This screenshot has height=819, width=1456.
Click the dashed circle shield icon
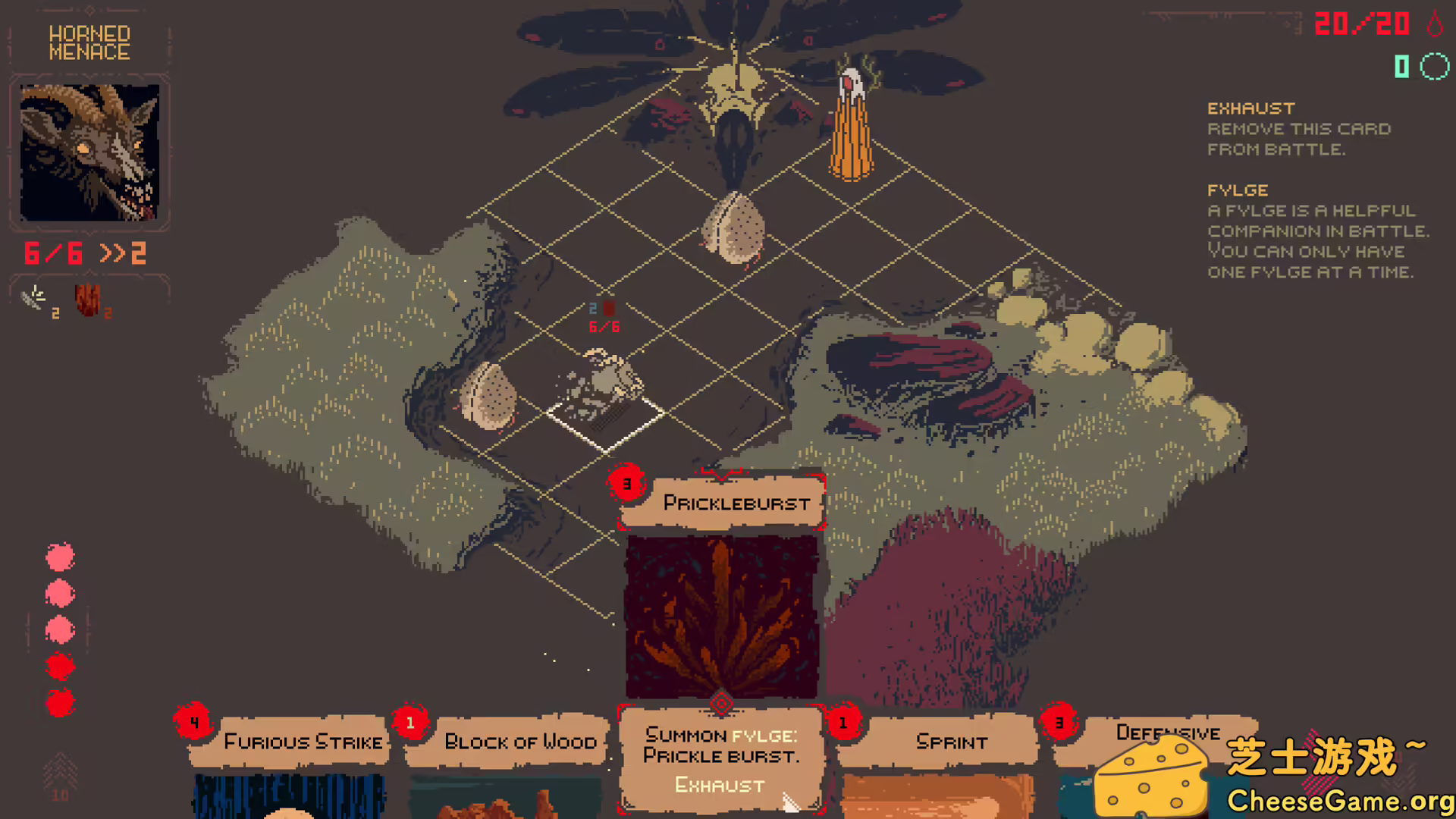pyautogui.click(x=1434, y=67)
